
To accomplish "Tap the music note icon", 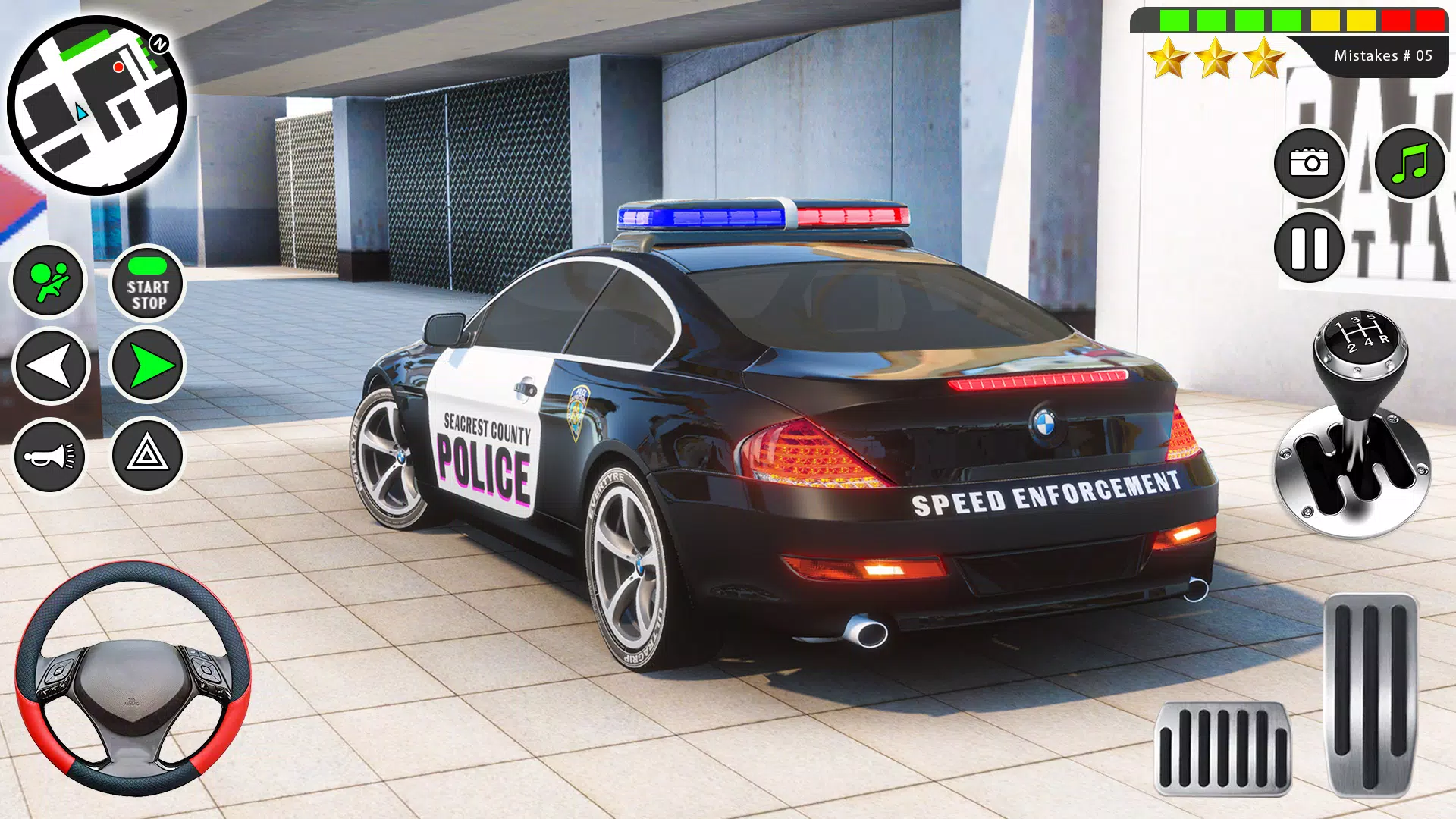I will [1408, 162].
